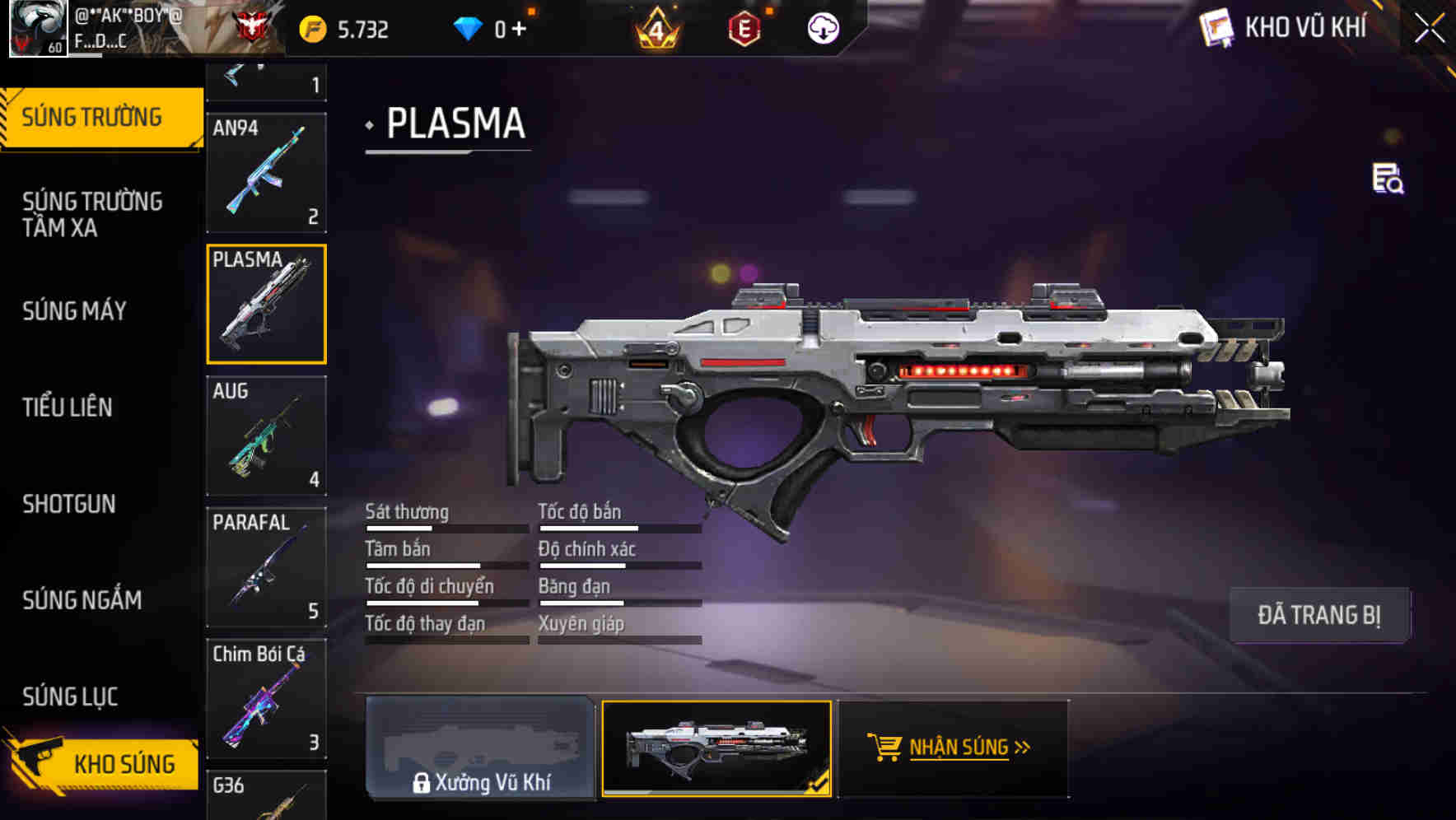Click the Đã Trang Bị button
1456x820 pixels.
1318,615
